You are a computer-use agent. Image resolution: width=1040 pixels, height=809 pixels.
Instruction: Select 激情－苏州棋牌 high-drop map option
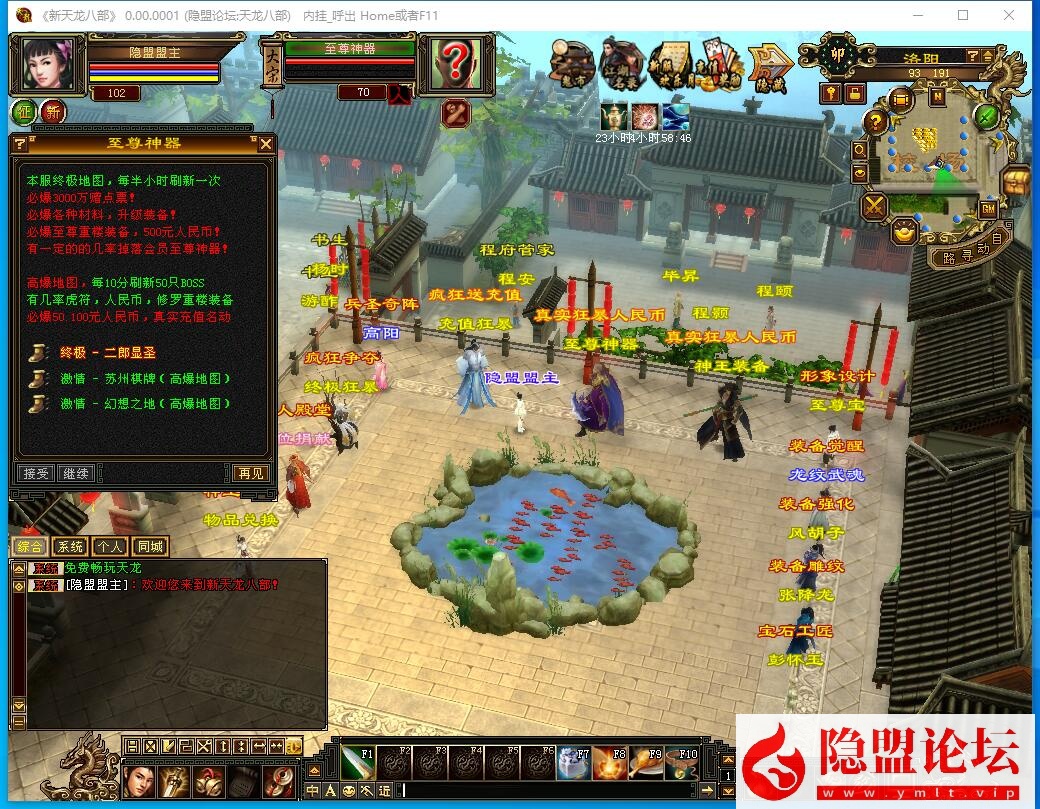[145, 379]
